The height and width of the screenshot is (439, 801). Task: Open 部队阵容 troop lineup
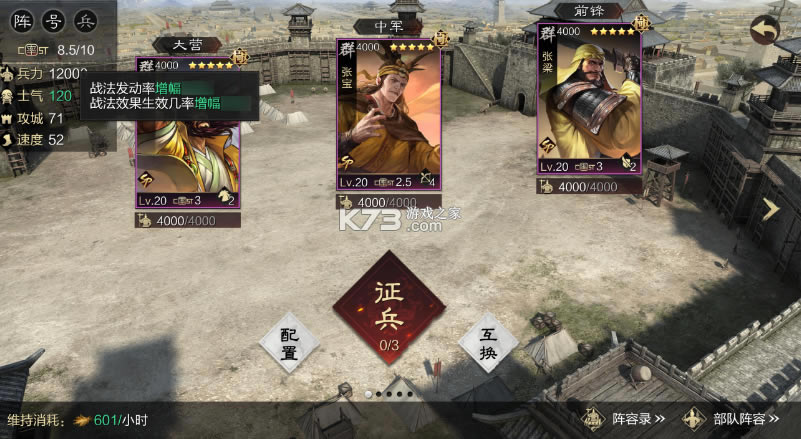point(730,419)
